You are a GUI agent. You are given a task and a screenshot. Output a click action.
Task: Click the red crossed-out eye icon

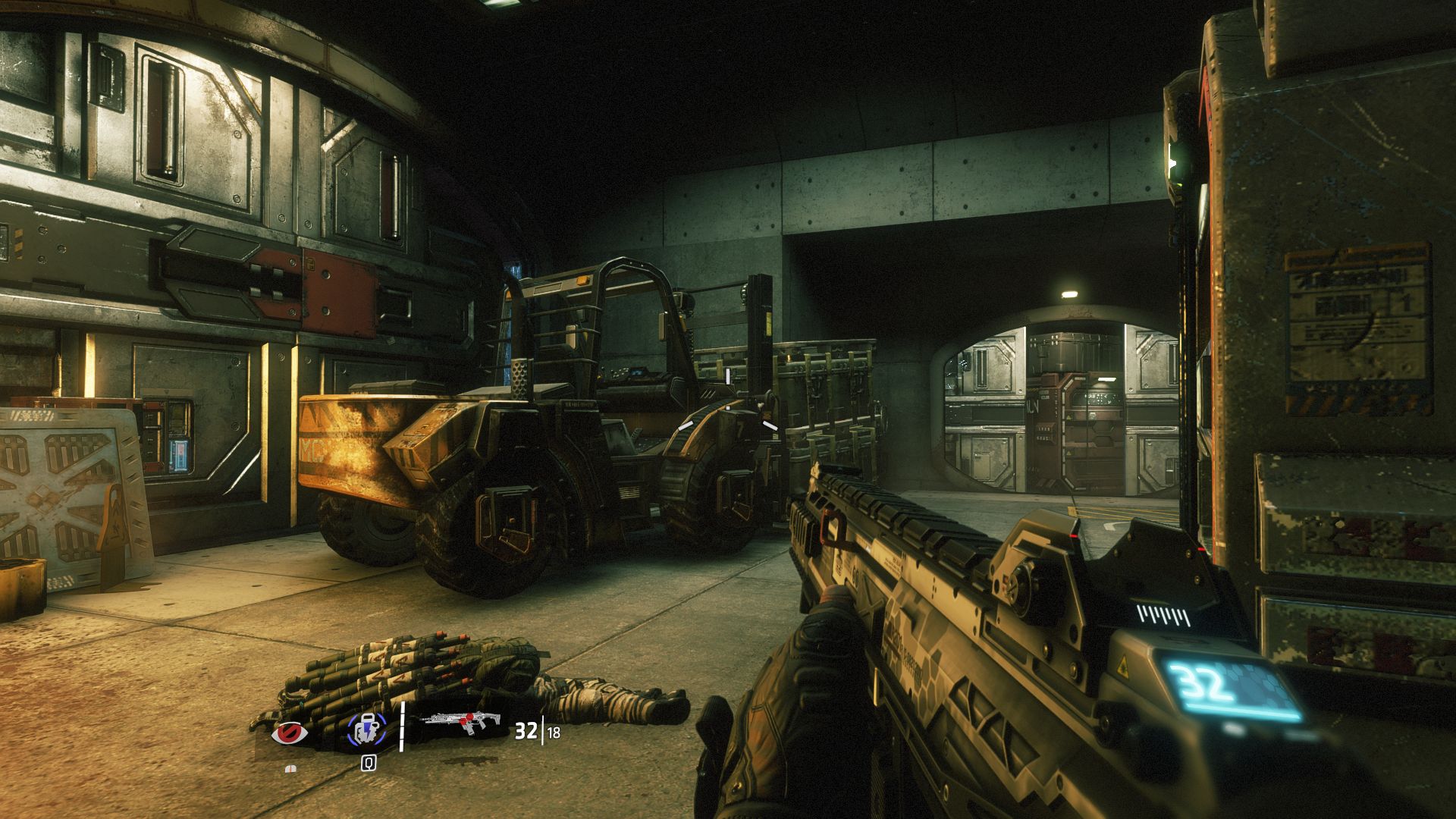coord(290,733)
